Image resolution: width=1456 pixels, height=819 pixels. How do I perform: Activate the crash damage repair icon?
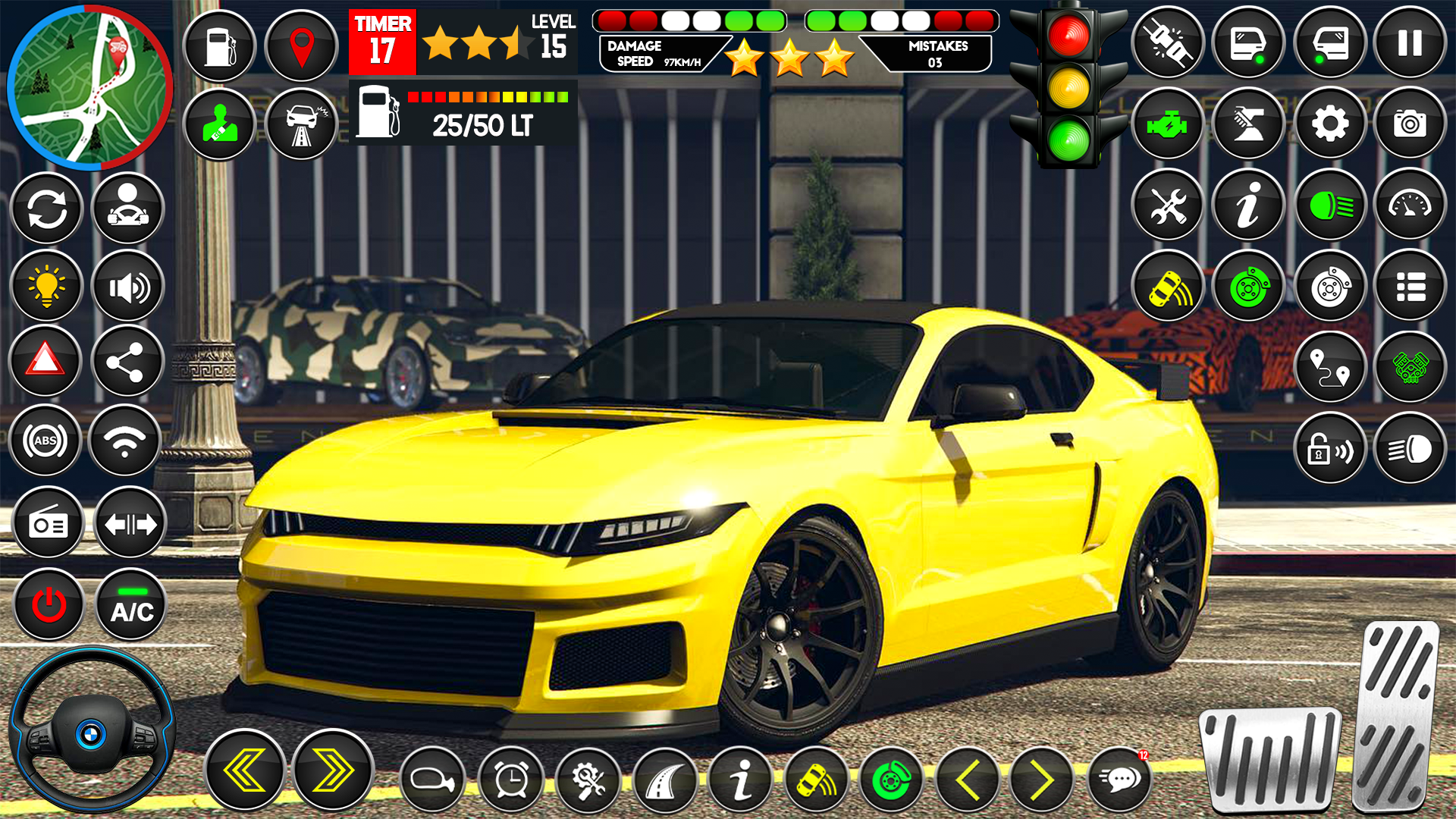(x=303, y=124)
